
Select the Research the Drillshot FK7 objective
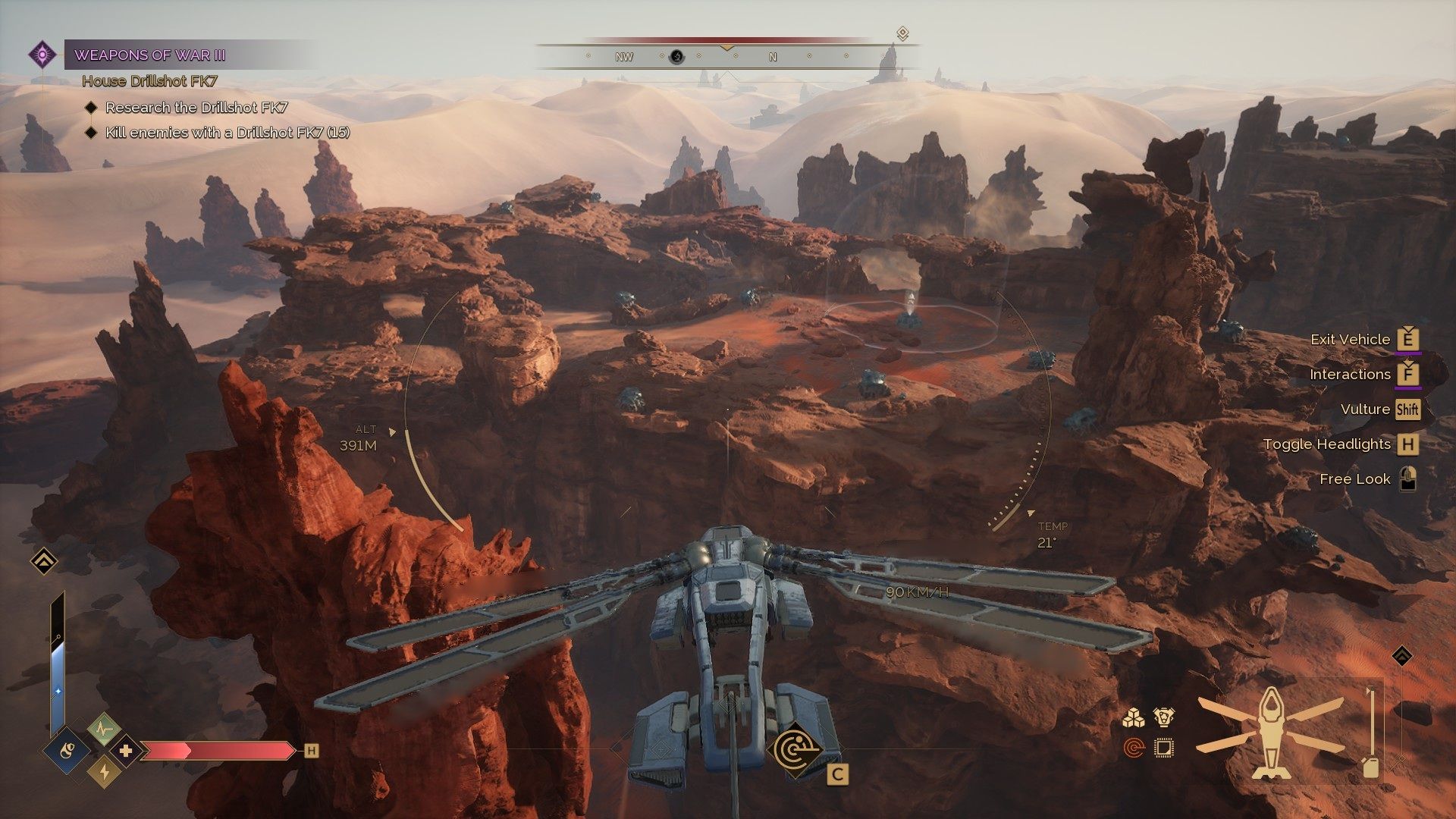tap(196, 108)
